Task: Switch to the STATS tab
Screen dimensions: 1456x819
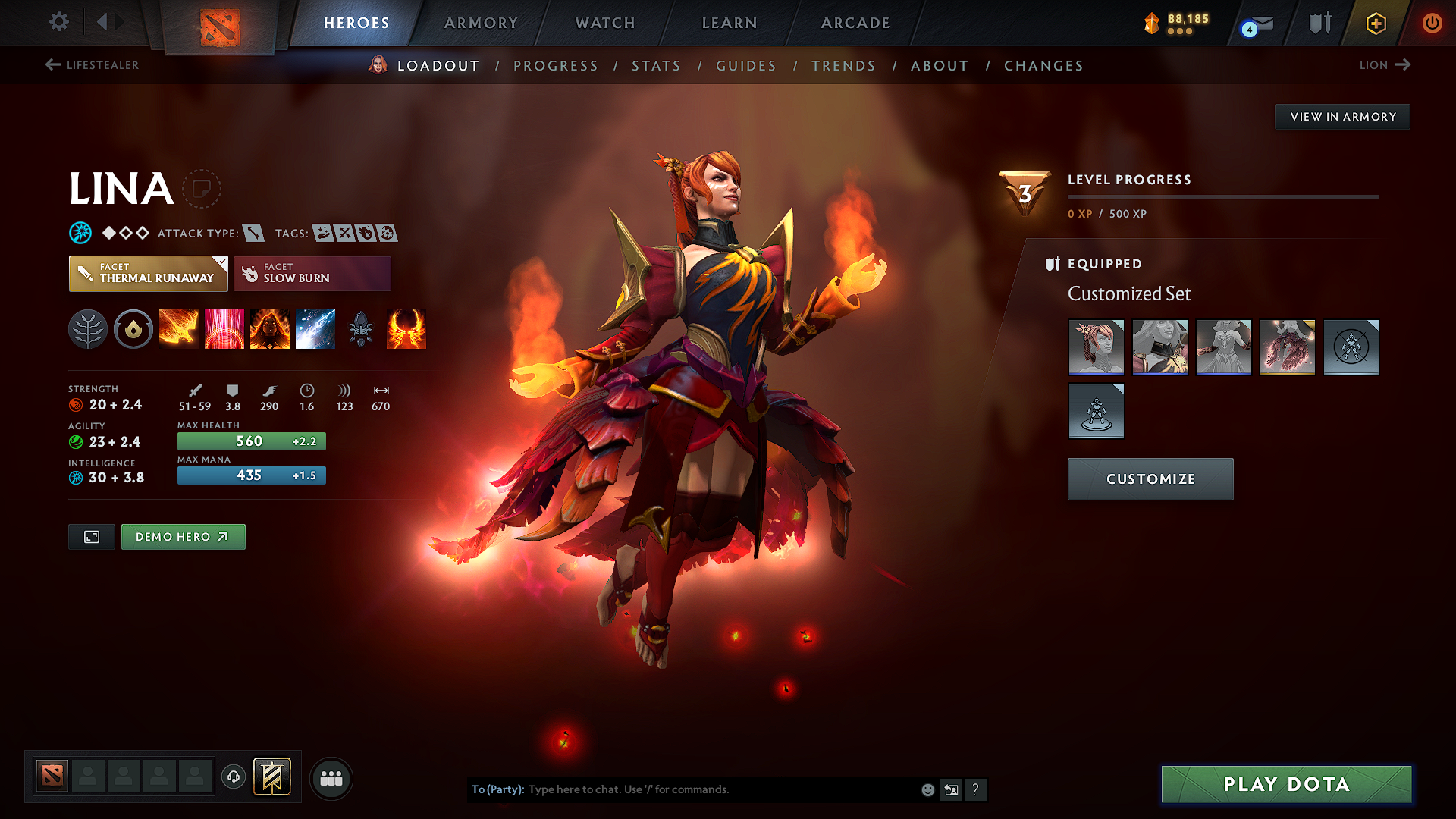Action: coord(656,66)
